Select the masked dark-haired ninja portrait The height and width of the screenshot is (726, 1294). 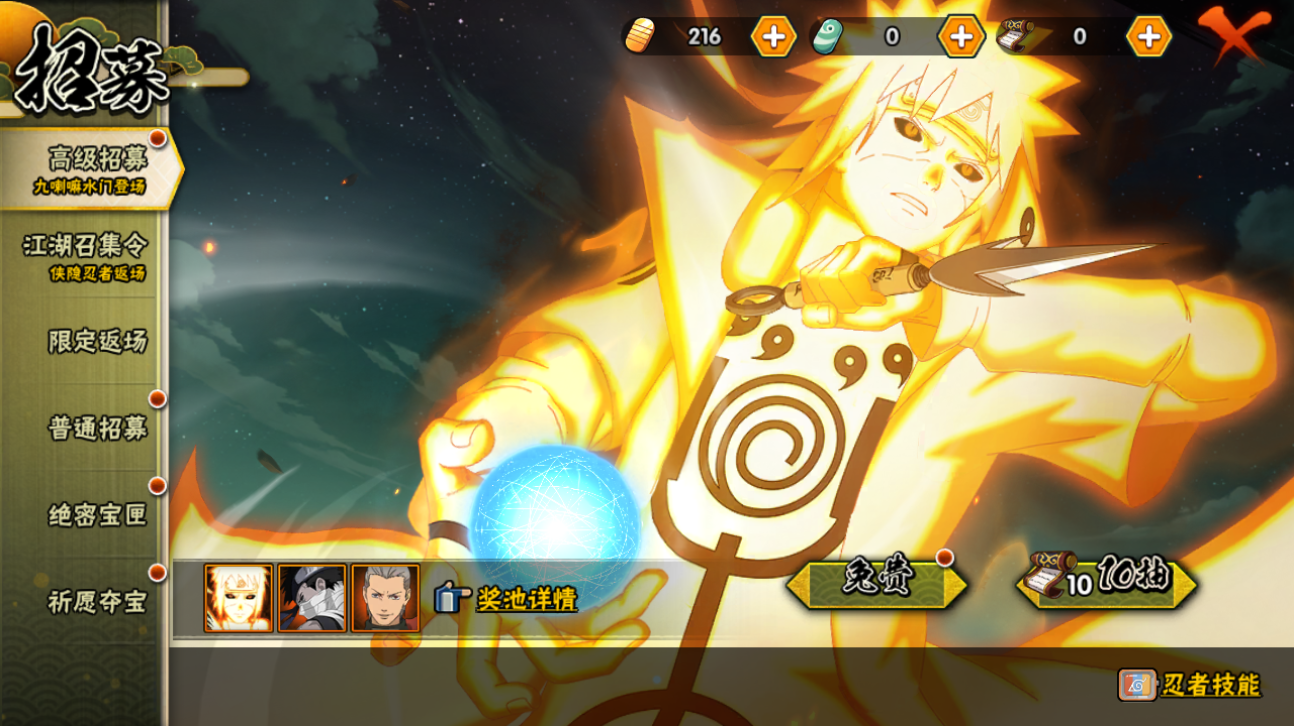coord(312,598)
